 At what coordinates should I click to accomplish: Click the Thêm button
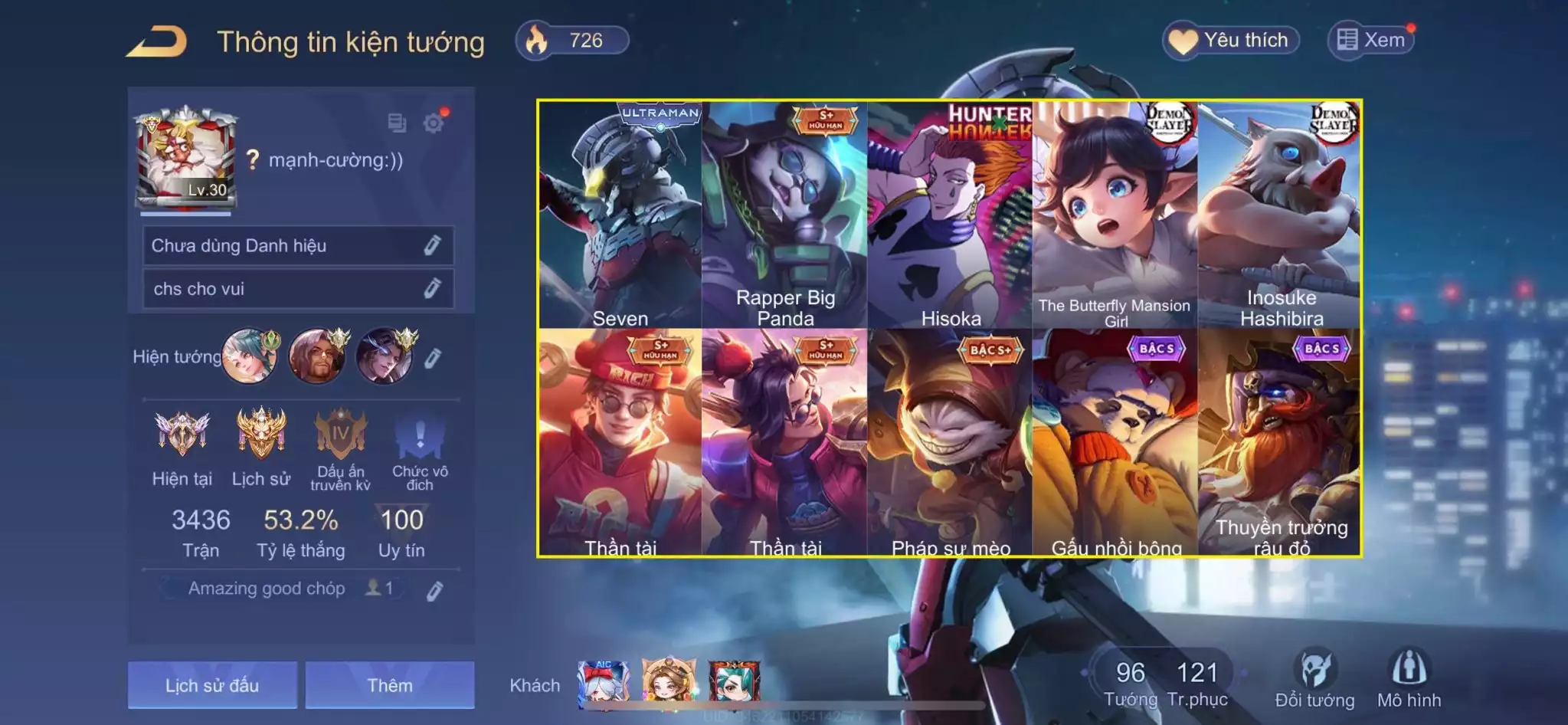point(390,684)
